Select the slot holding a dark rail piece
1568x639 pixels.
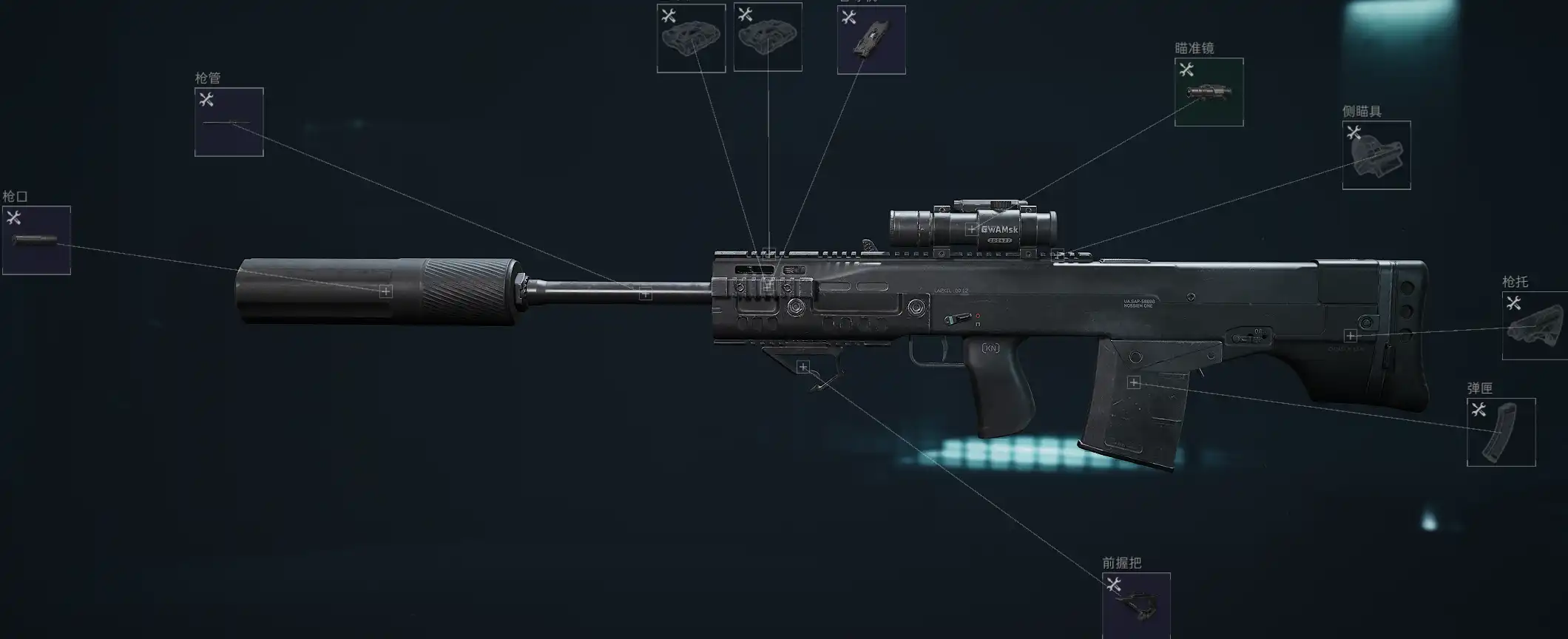(871, 40)
